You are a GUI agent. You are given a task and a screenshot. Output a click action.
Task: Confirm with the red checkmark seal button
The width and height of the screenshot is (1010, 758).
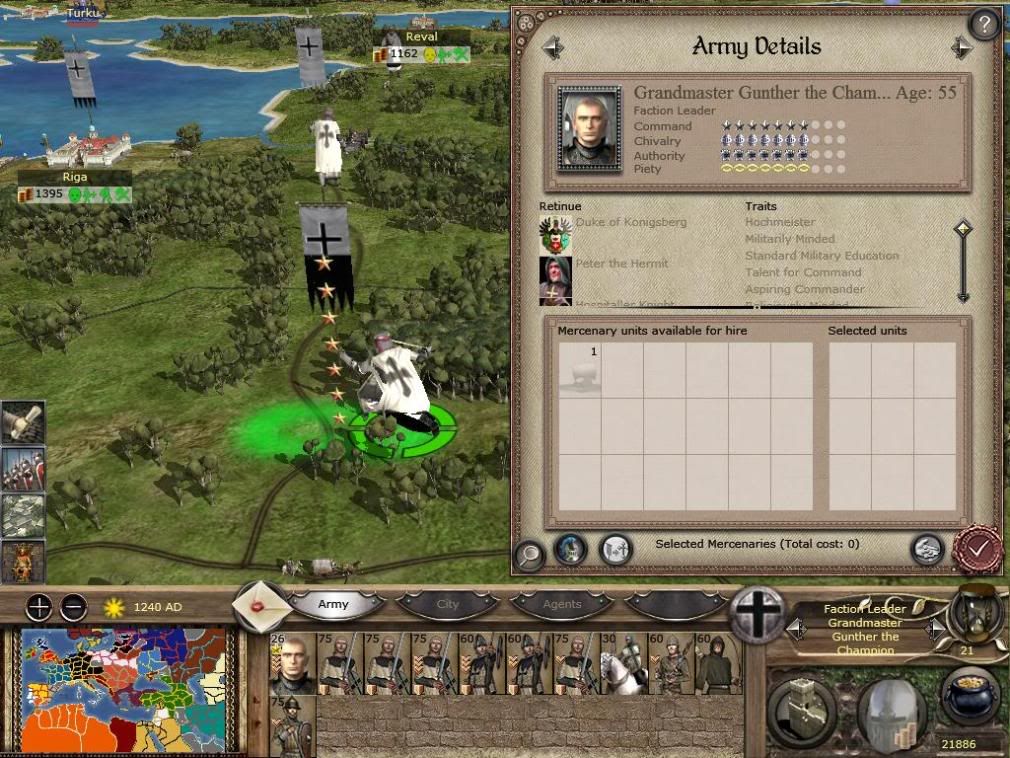point(977,548)
